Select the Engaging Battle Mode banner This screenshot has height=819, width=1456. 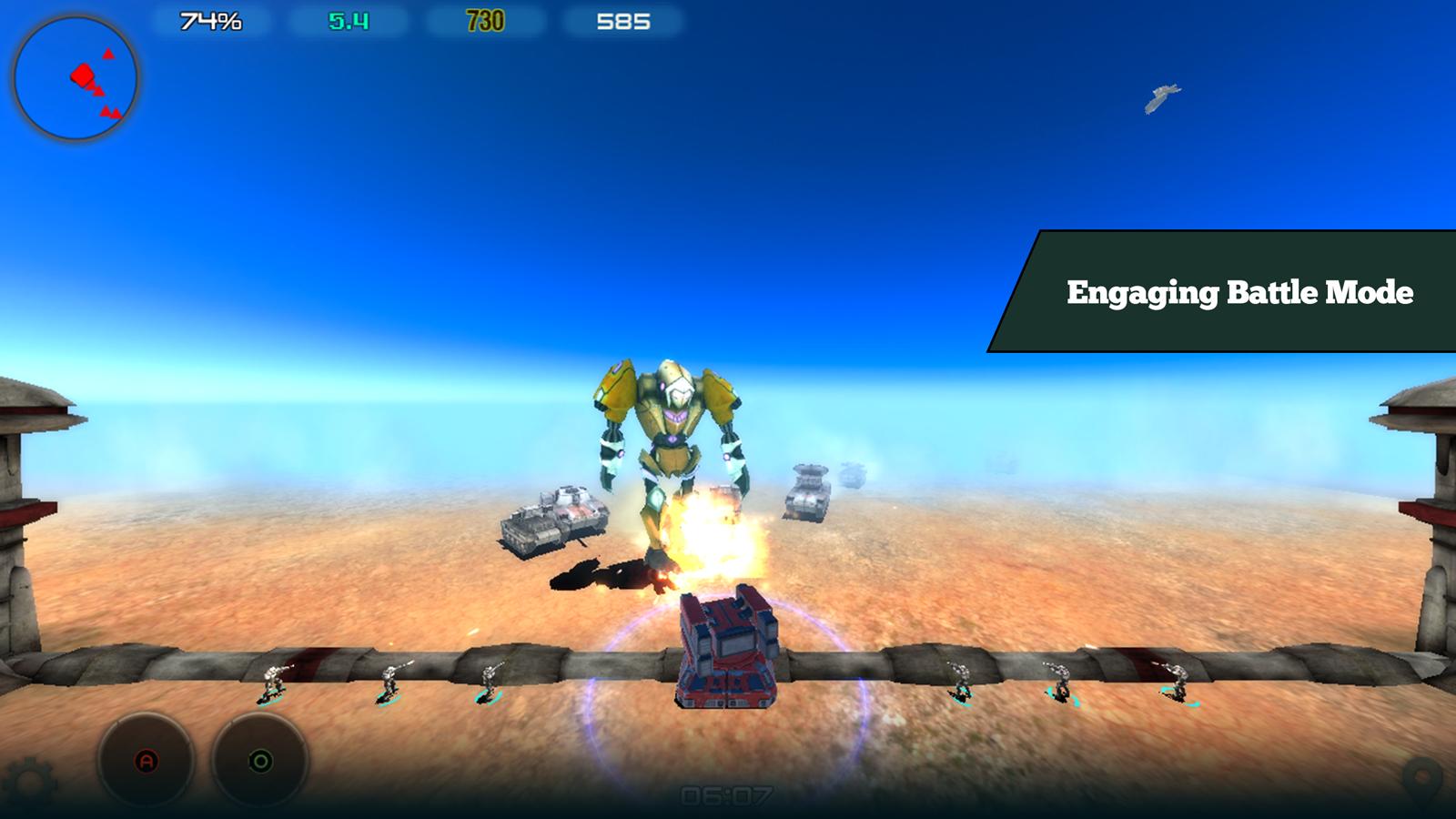tap(1242, 293)
